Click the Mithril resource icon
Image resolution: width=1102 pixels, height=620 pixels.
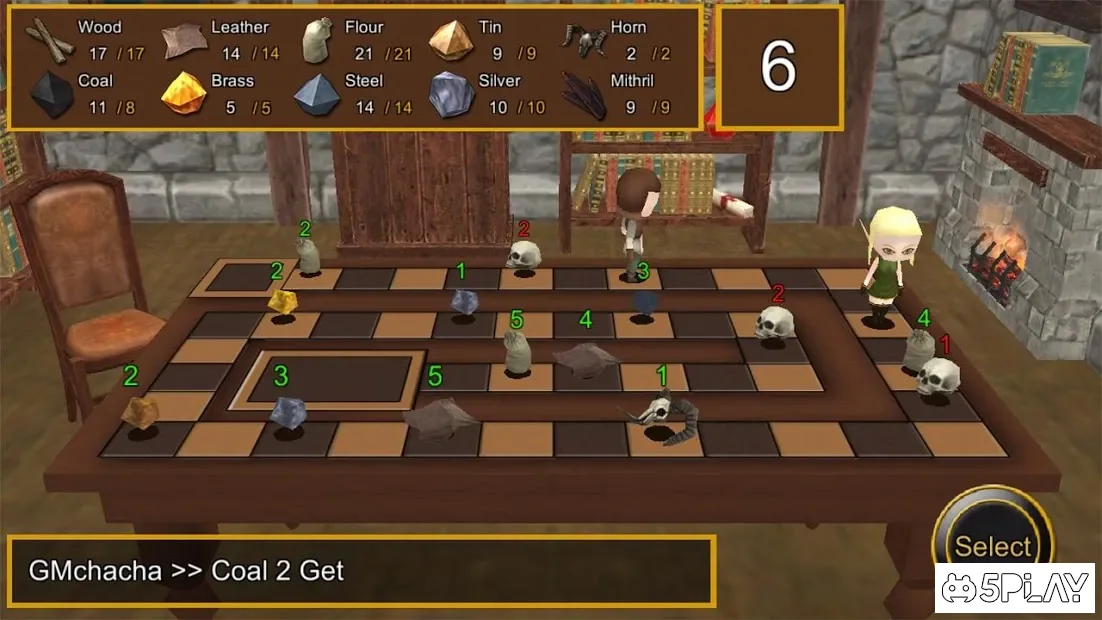pyautogui.click(x=585, y=94)
